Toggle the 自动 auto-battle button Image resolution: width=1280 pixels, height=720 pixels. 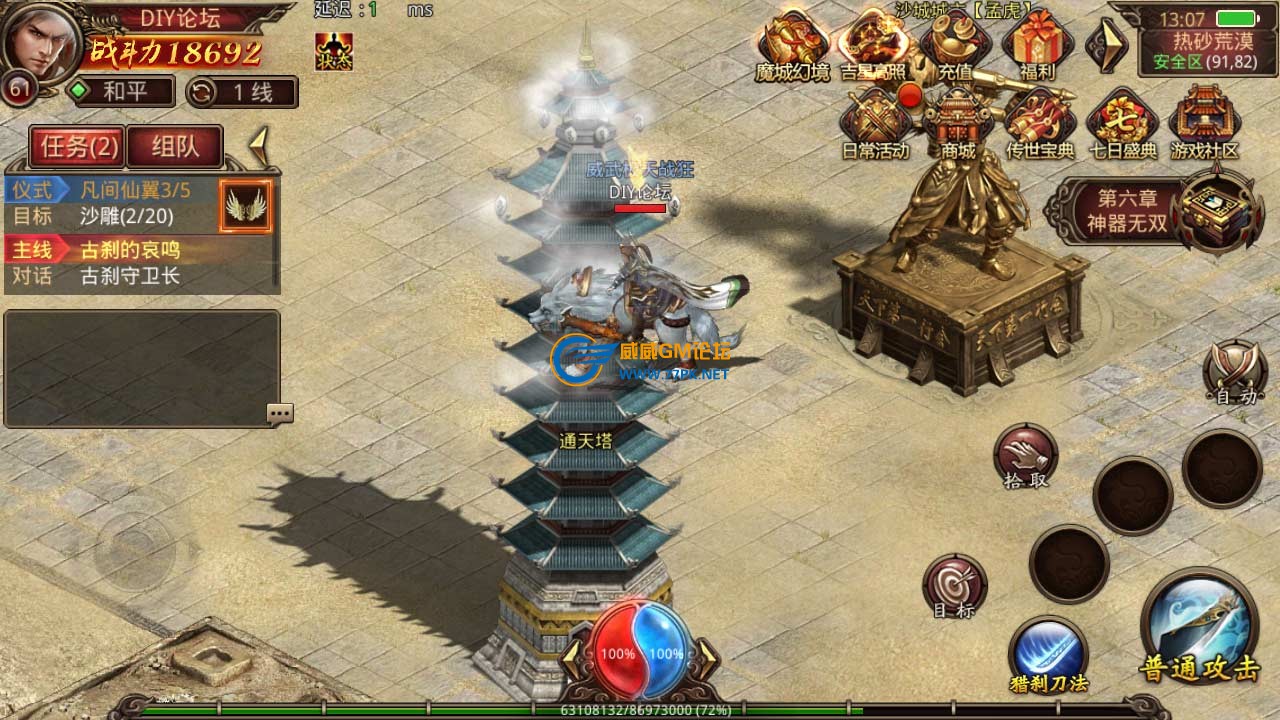coord(1235,373)
